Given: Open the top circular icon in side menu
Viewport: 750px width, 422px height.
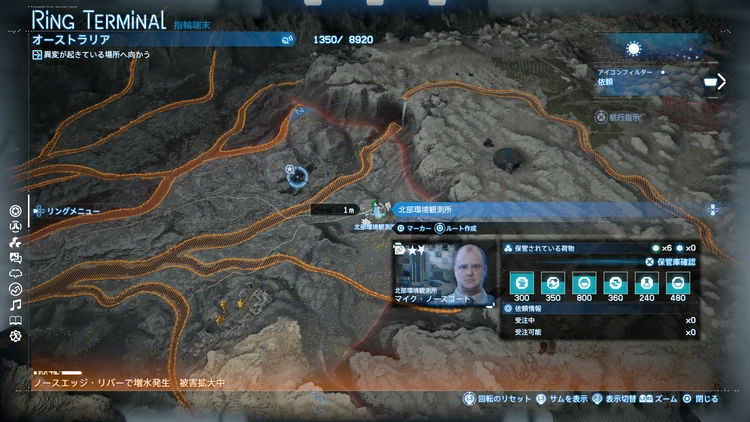Looking at the screenshot, I should [x=15, y=211].
